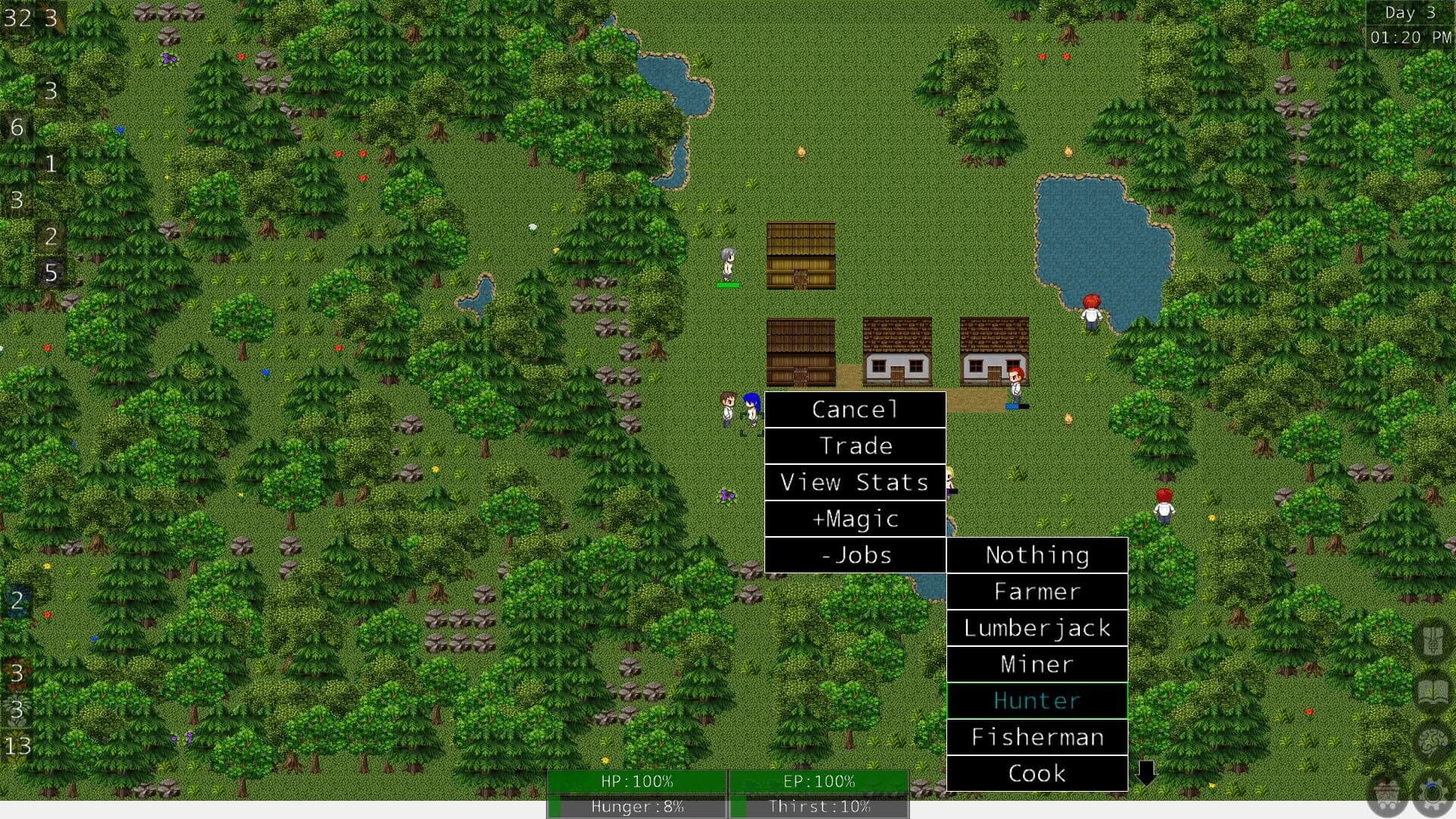Select Nothing to clear the job
This screenshot has height=819, width=1456.
[1036, 555]
